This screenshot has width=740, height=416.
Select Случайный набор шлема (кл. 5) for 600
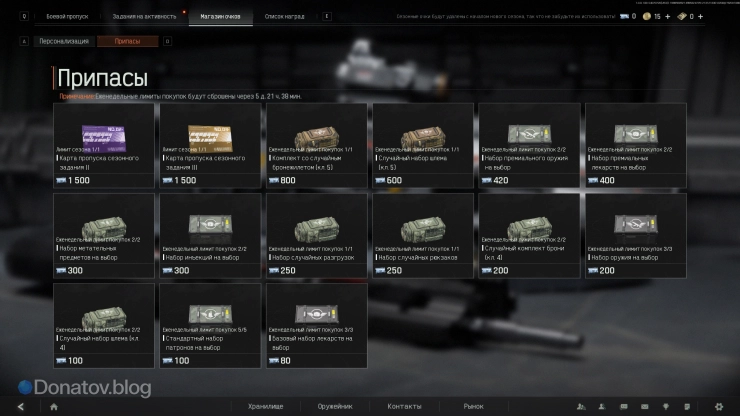pyautogui.click(x=422, y=140)
